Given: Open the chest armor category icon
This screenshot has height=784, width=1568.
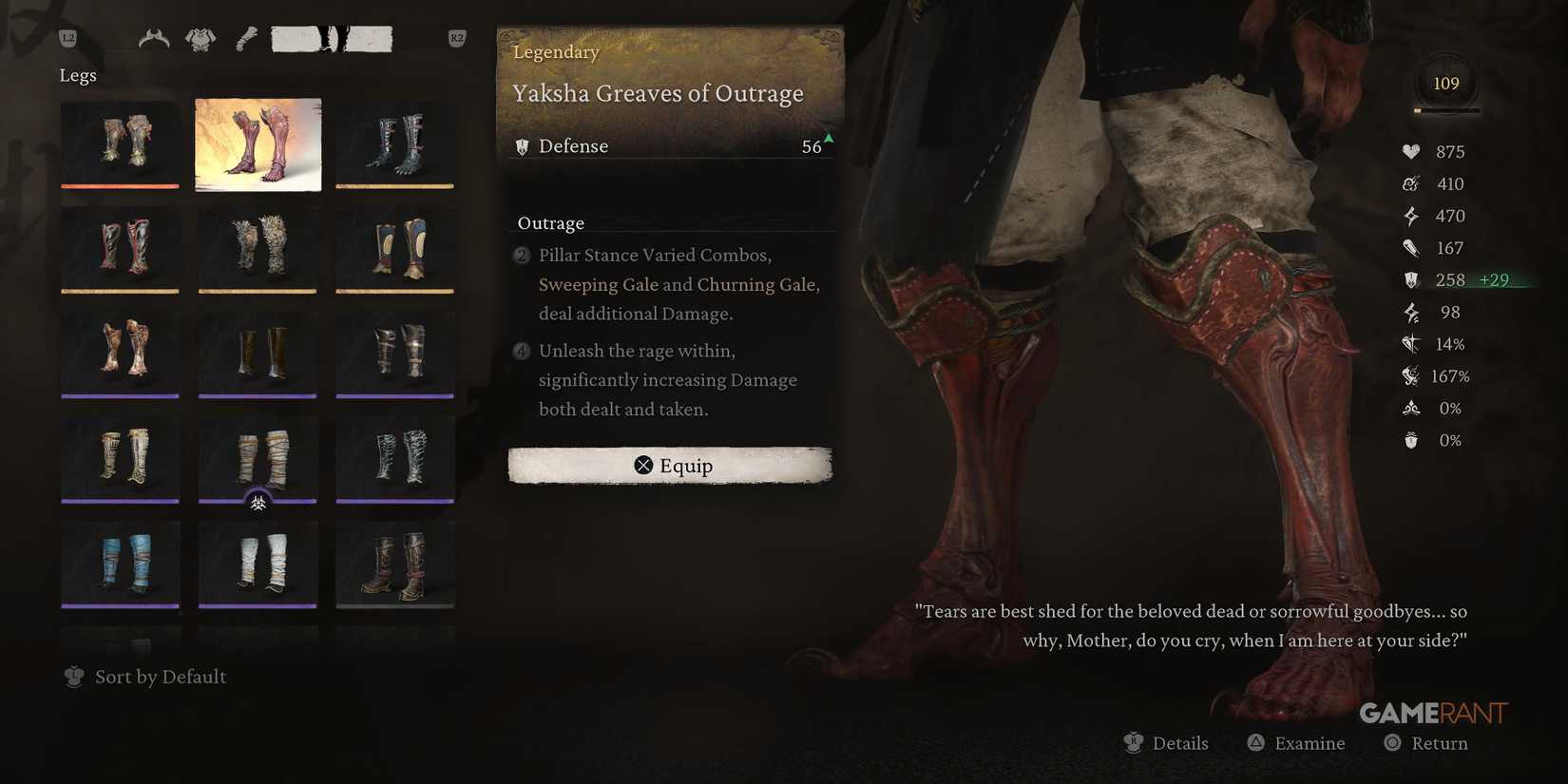Looking at the screenshot, I should coord(200,38).
